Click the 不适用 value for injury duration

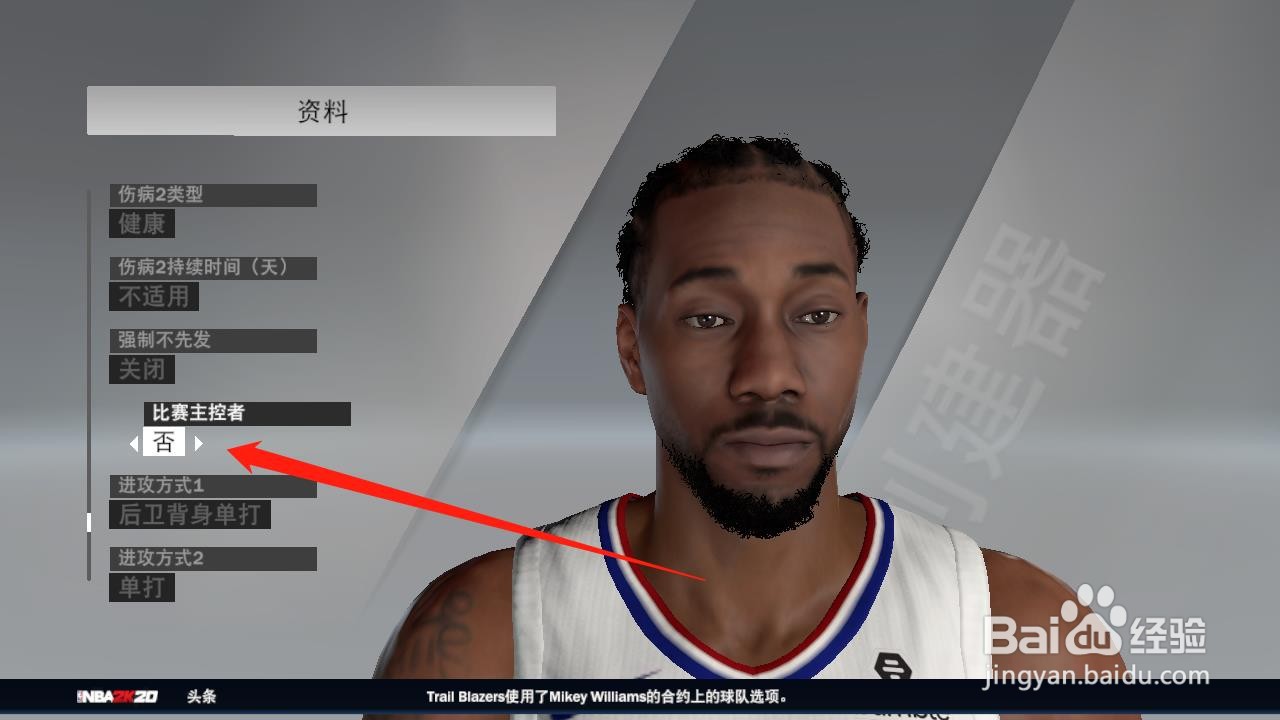coord(152,296)
